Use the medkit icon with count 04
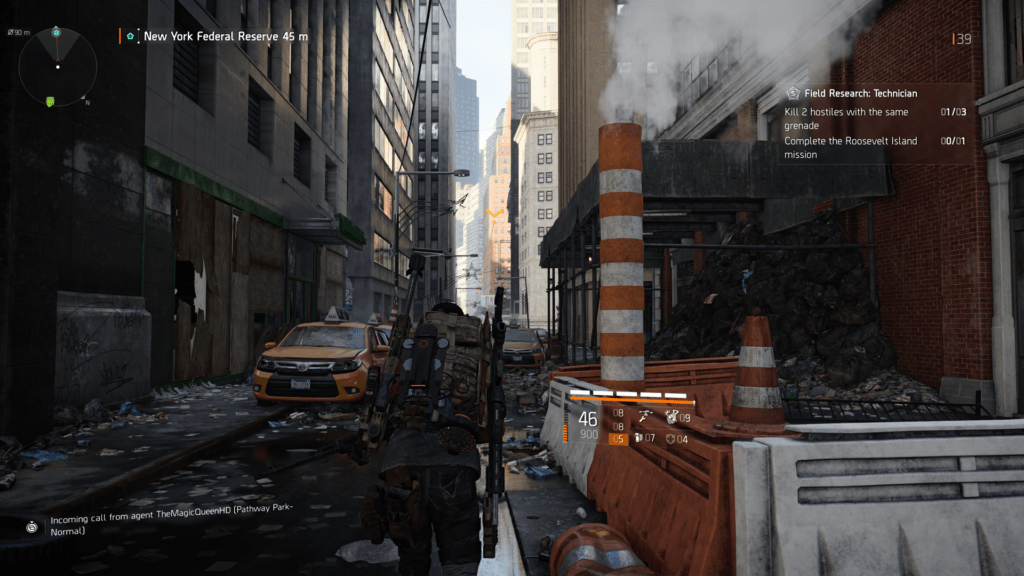This screenshot has width=1024, height=576. [672, 439]
